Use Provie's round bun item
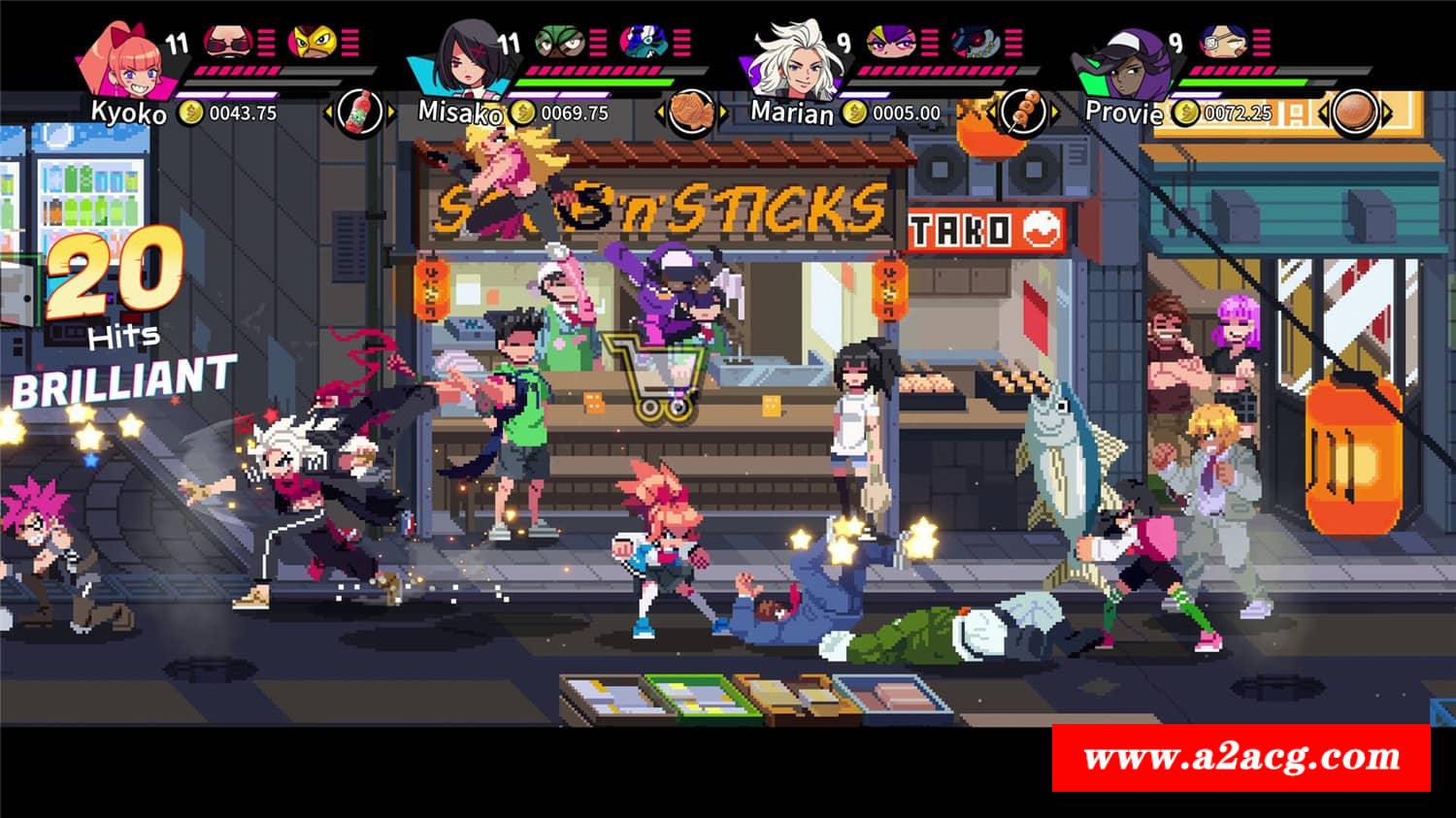 click(1355, 114)
